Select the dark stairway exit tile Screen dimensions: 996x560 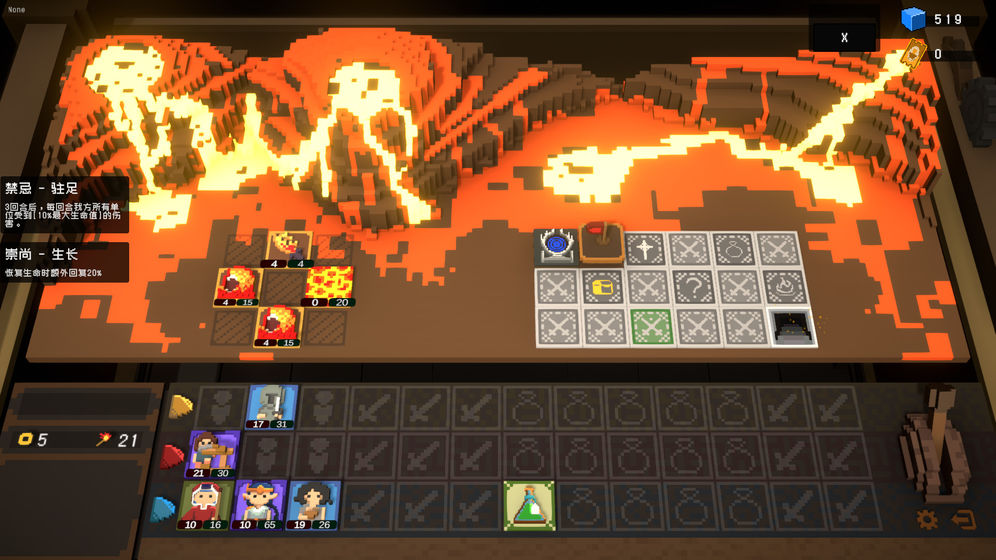pos(793,326)
